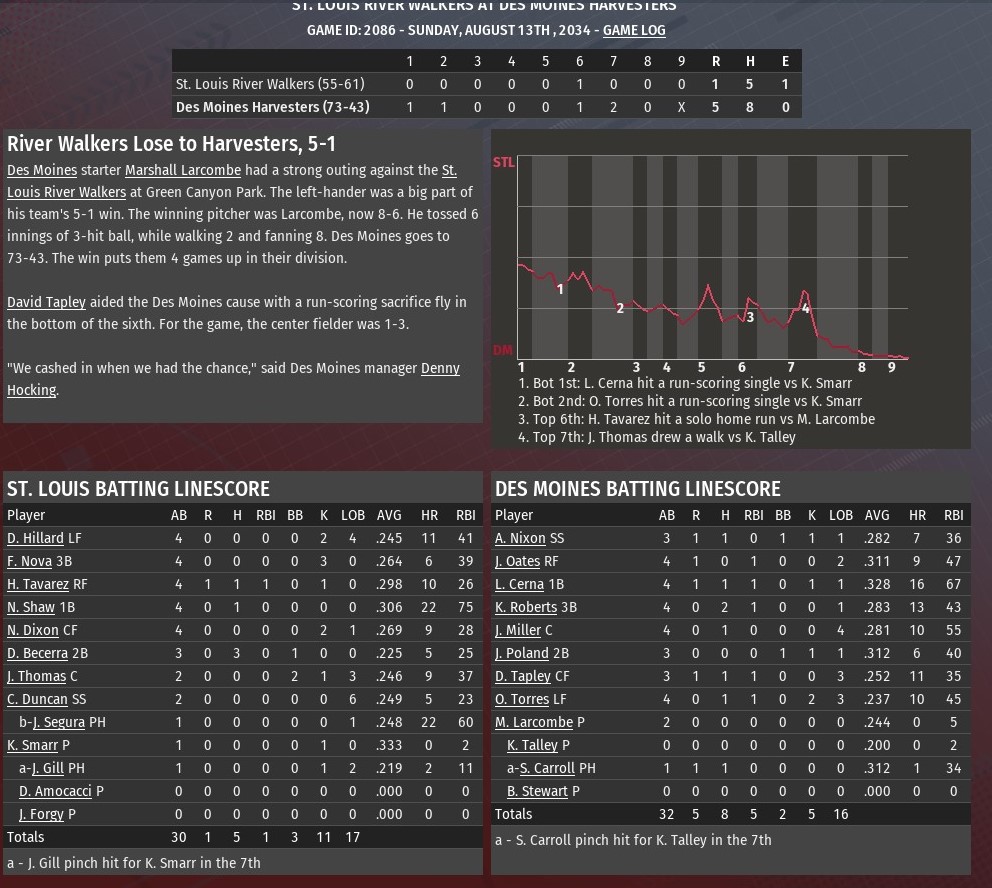The height and width of the screenshot is (888, 992).
Task: Select A. Nixon in Des Moines linescore
Action: 520,538
